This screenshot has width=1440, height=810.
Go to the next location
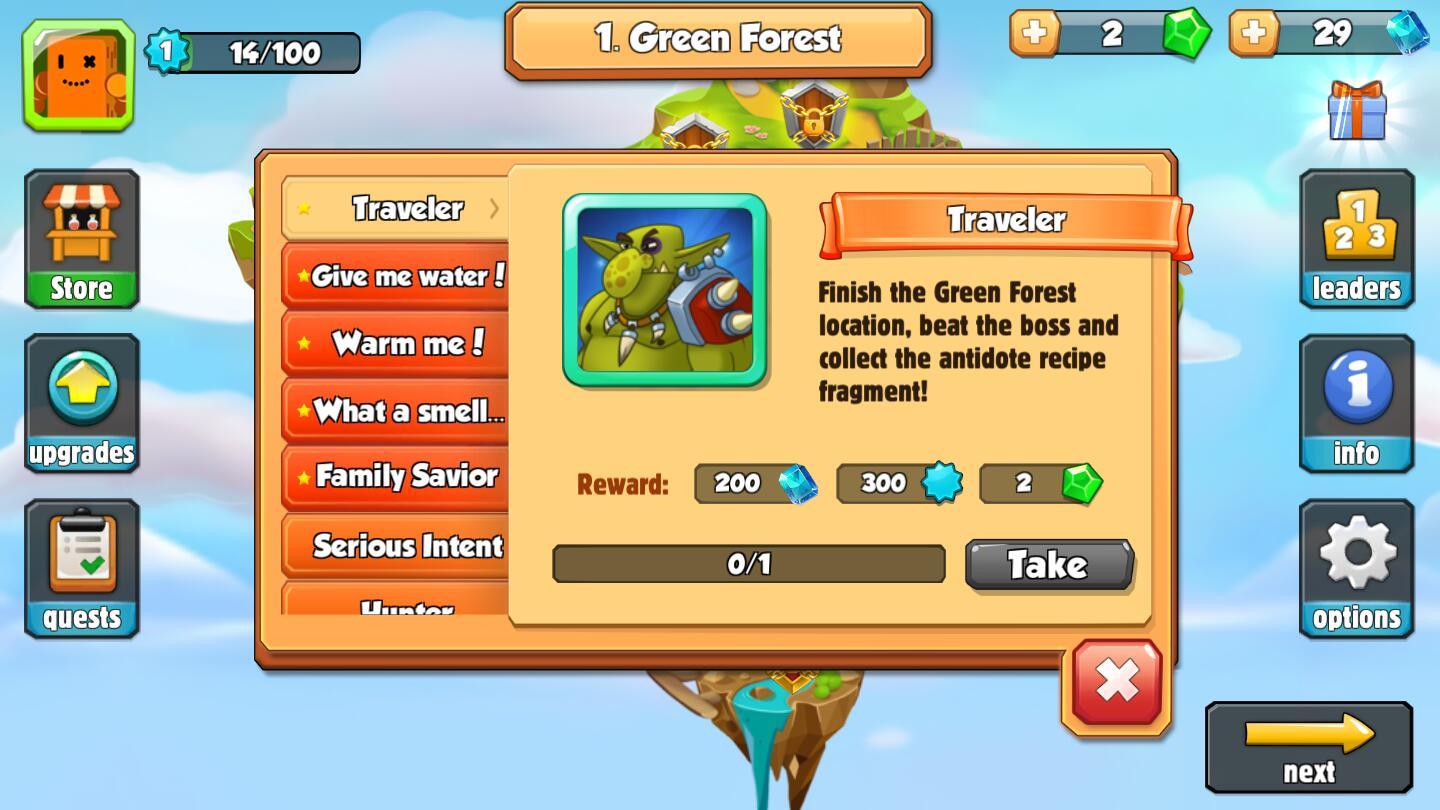(x=1309, y=747)
